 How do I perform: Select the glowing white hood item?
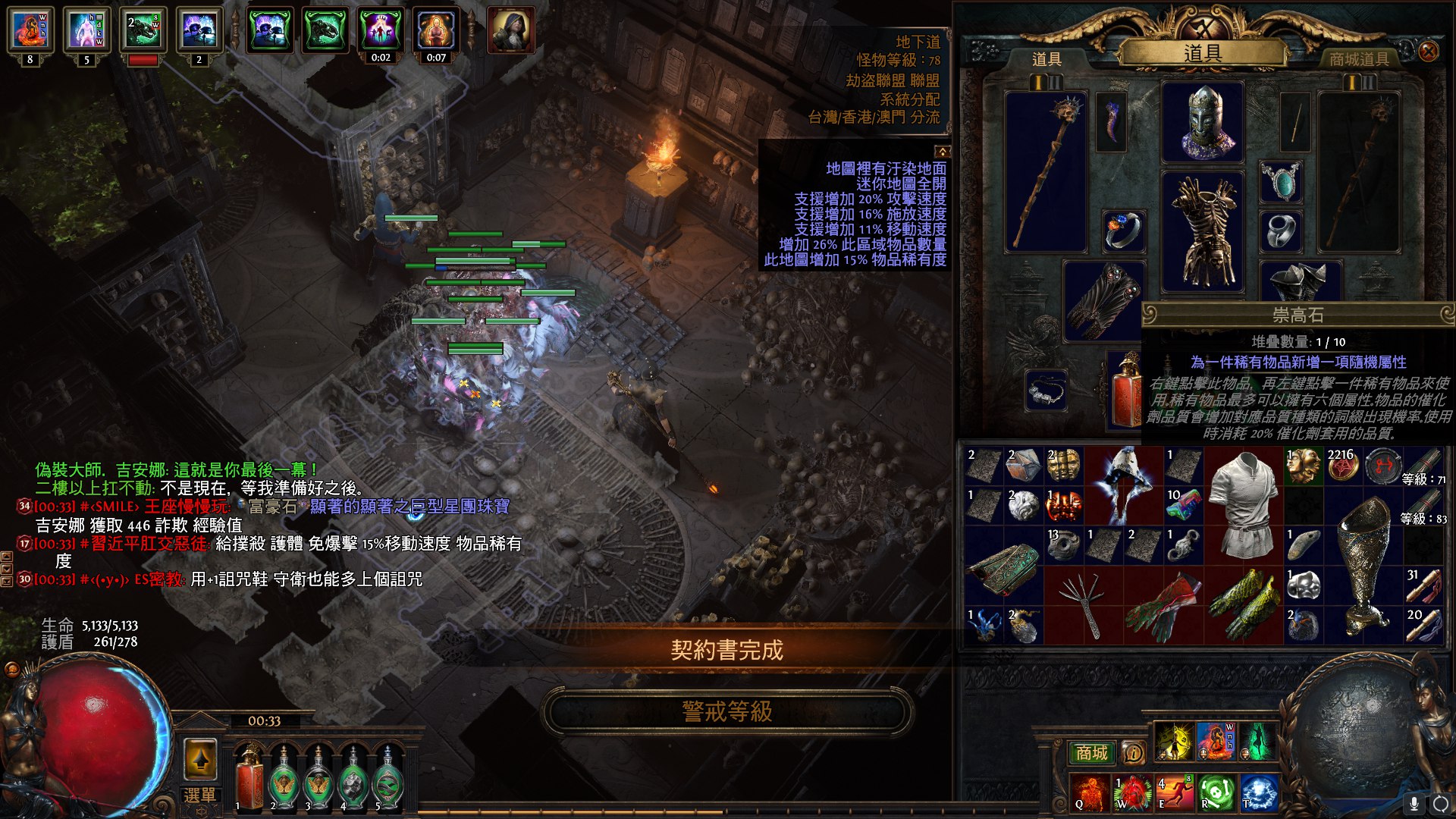tap(1123, 485)
